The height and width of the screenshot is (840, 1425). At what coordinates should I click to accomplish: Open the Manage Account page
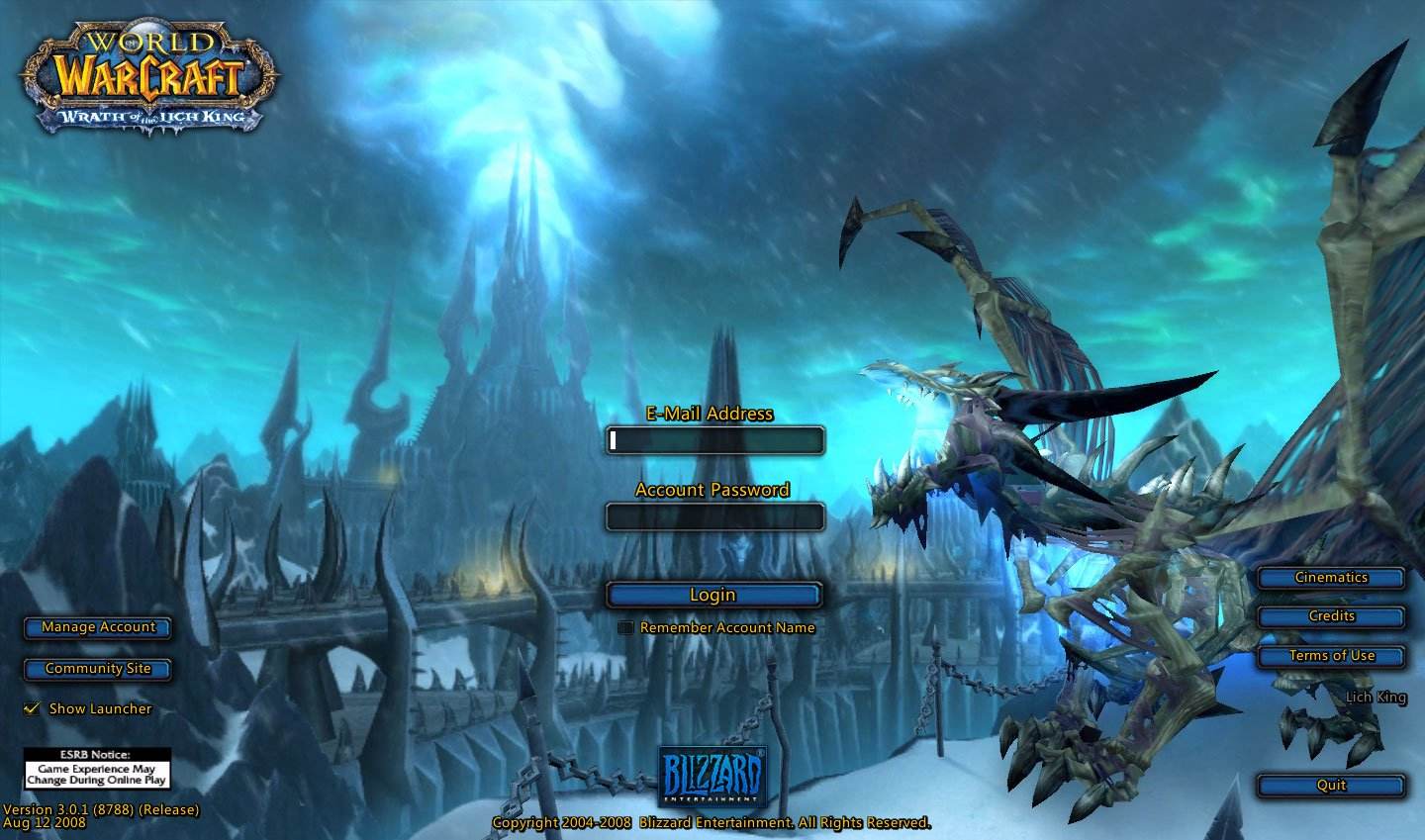(98, 627)
